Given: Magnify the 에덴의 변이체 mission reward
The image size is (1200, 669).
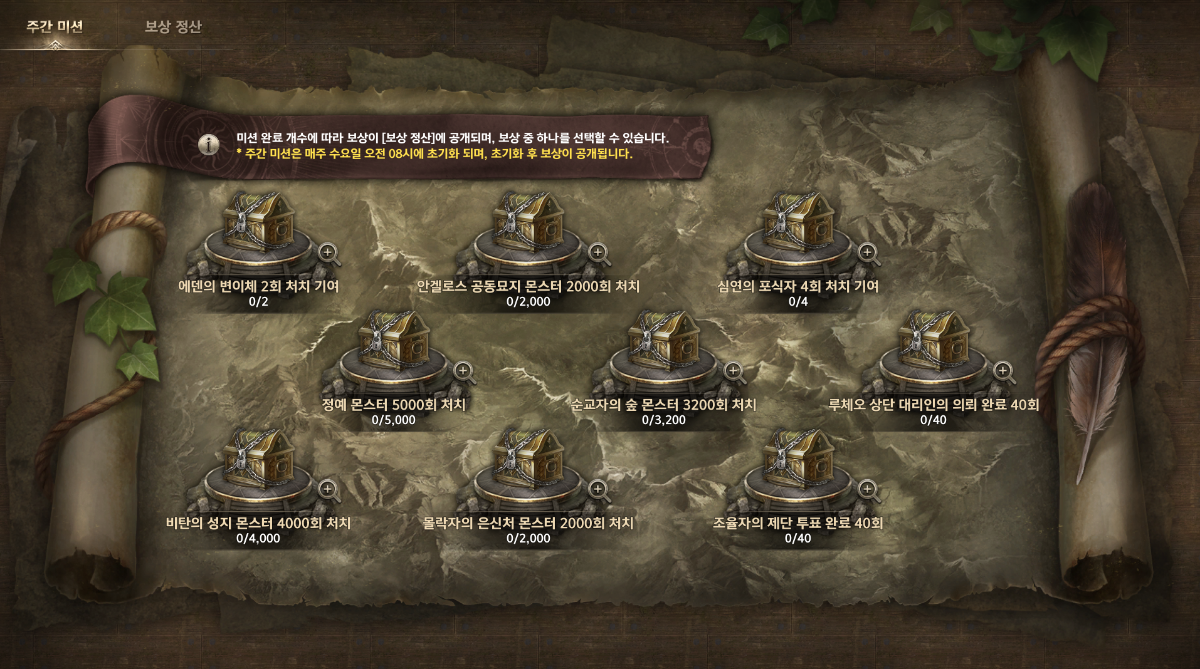Looking at the screenshot, I should 328,254.
